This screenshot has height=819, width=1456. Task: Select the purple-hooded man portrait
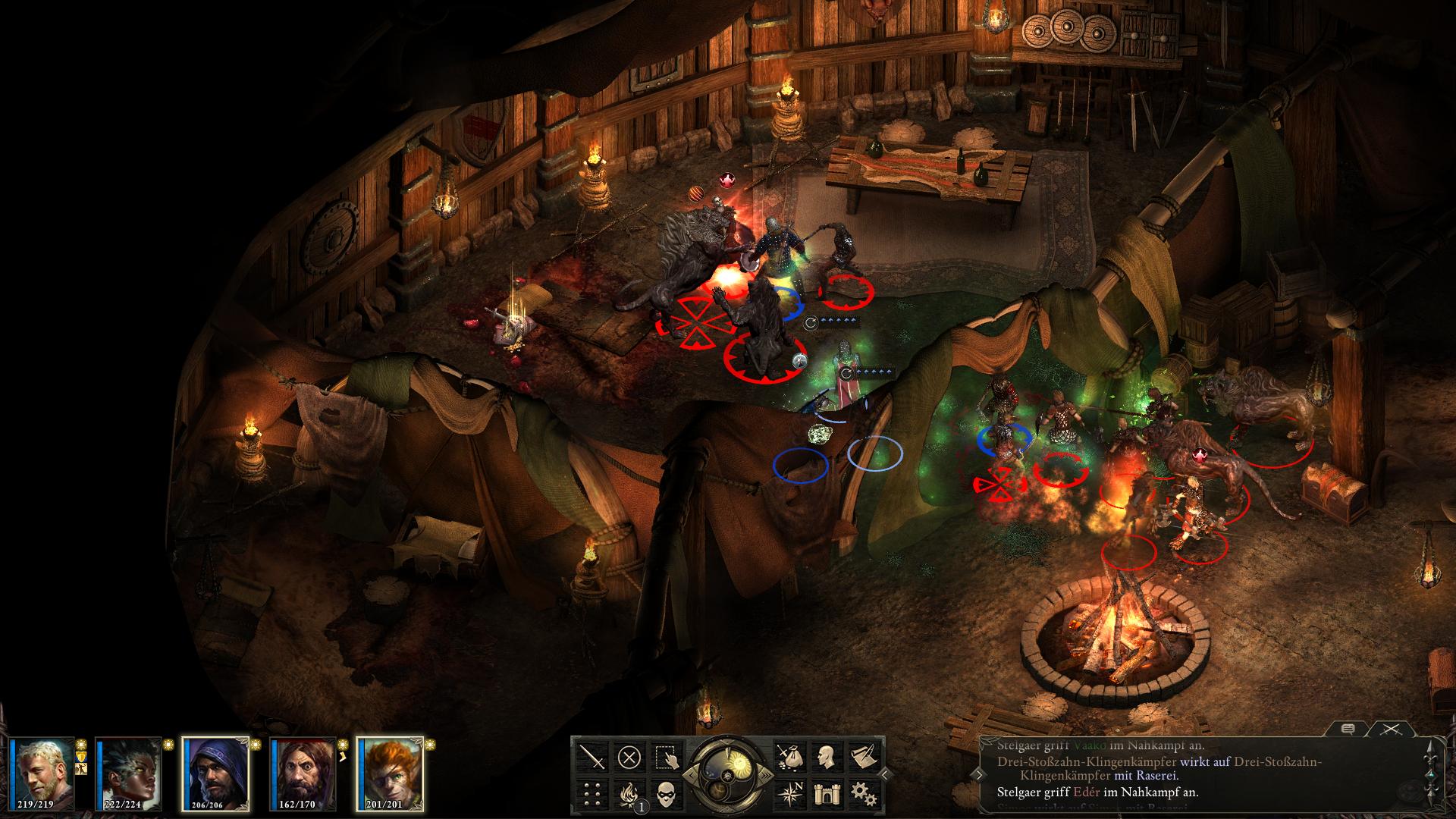tap(215, 773)
